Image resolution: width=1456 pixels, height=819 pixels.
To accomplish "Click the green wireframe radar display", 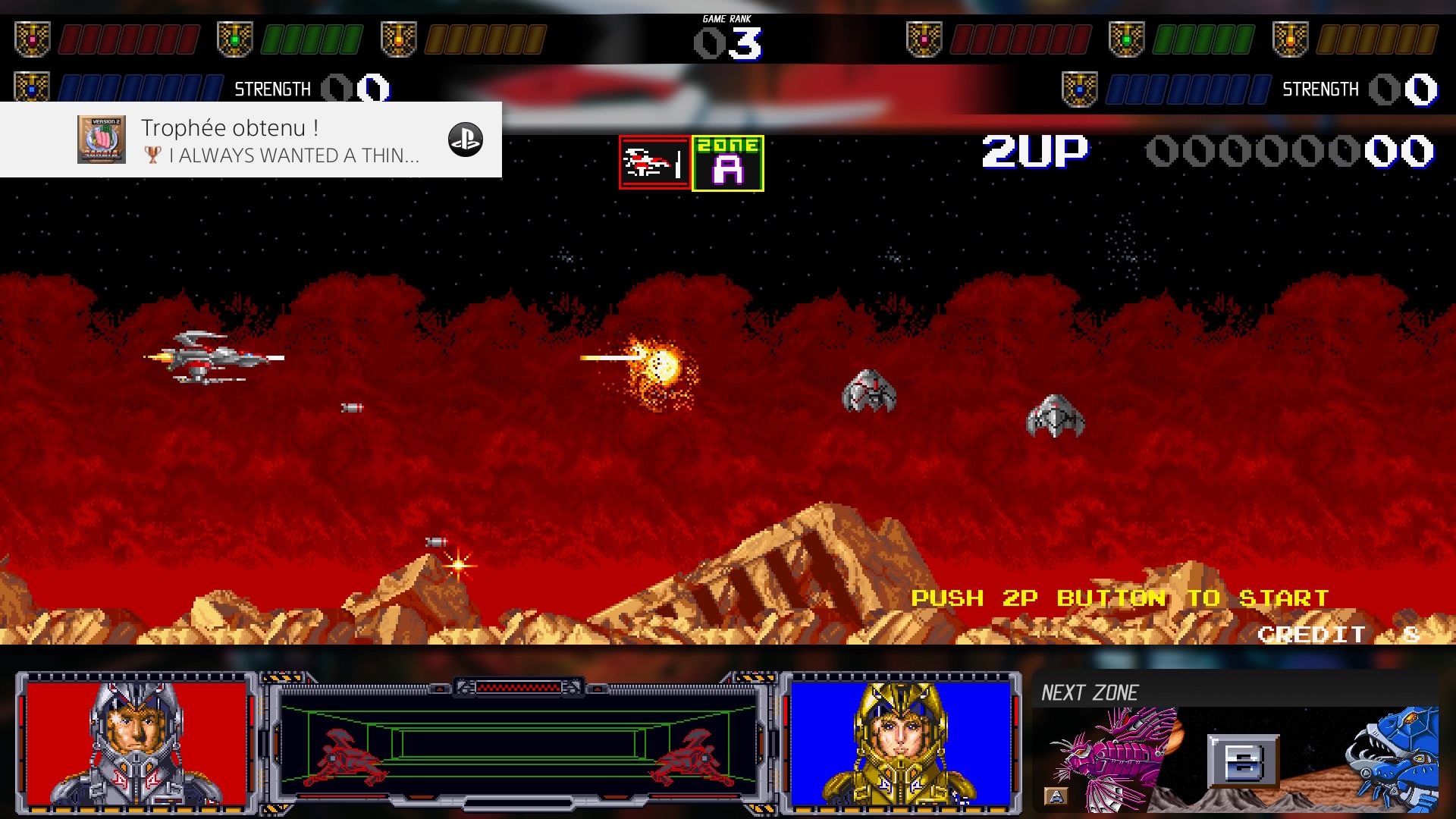I will coord(519,745).
